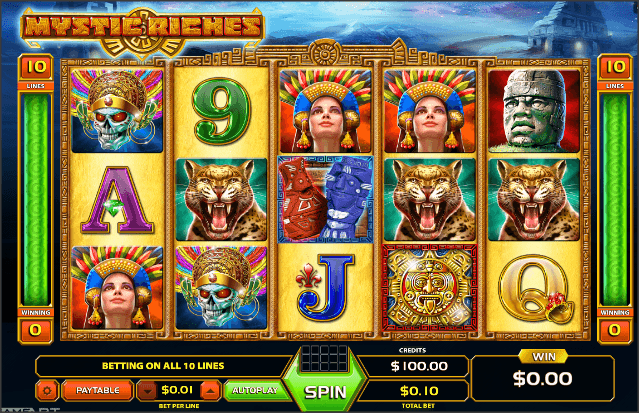
Task: Open the settings gear
Action: point(46,389)
